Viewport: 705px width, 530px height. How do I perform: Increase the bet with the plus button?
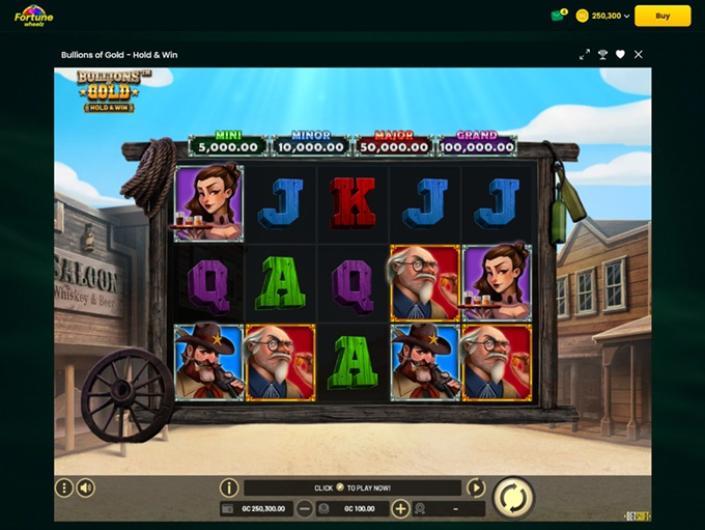pyautogui.click(x=400, y=508)
